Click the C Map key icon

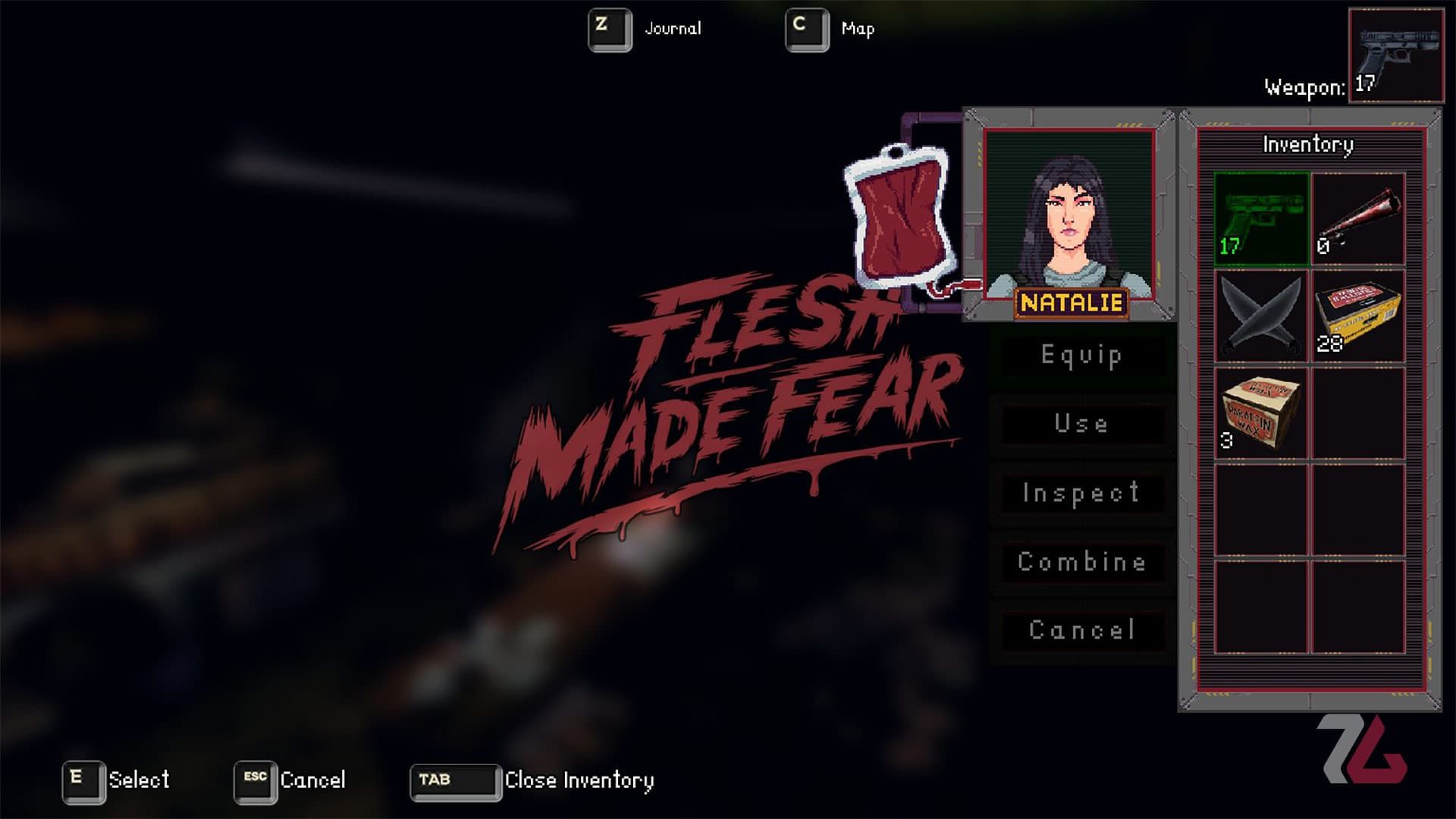coord(806,28)
